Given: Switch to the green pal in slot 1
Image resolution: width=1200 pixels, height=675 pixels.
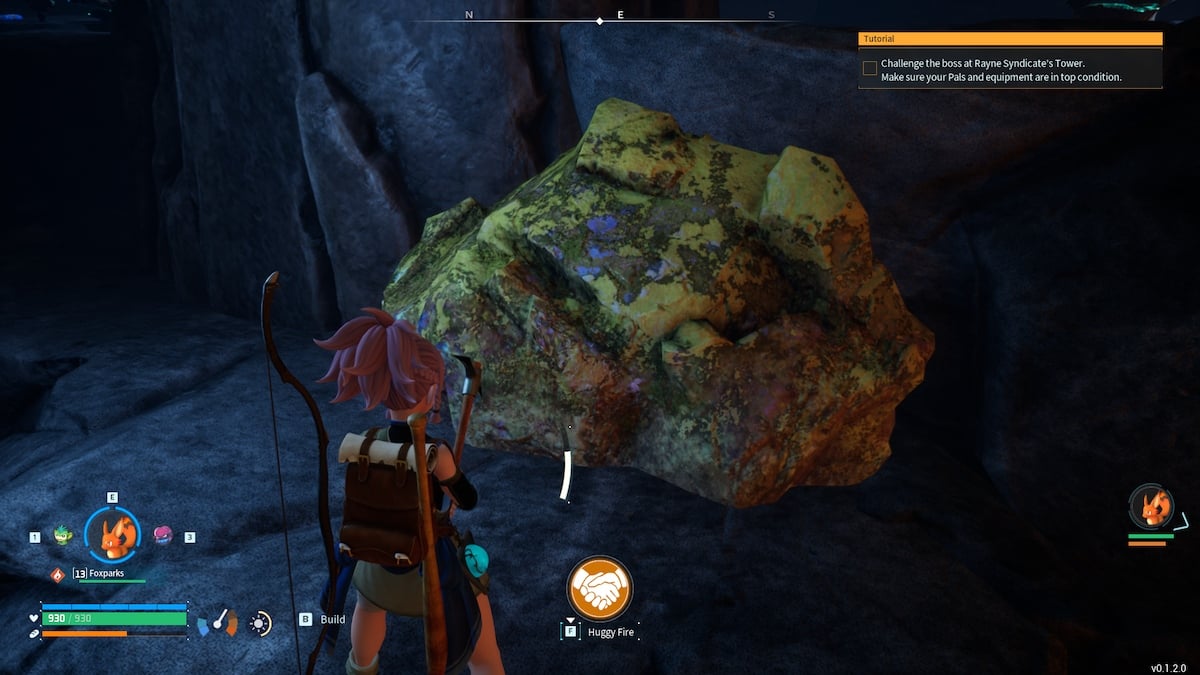Looking at the screenshot, I should (65, 536).
